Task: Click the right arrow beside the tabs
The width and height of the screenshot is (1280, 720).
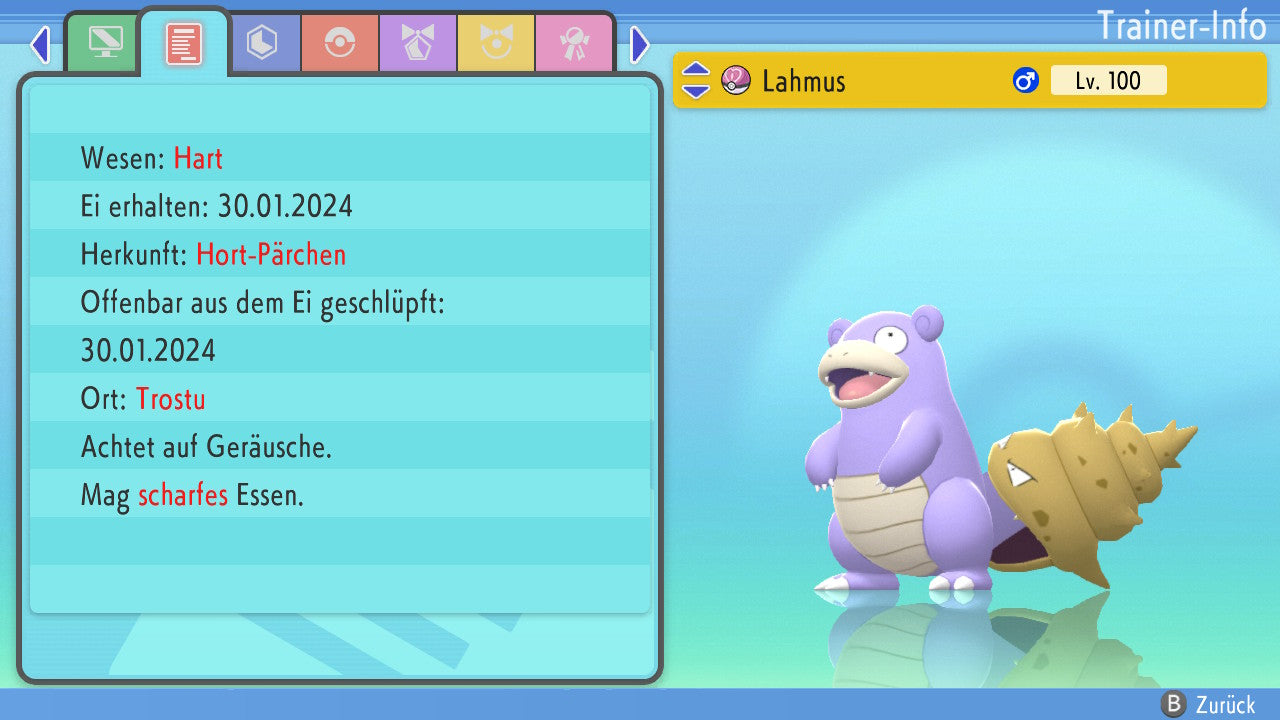Action: point(640,44)
